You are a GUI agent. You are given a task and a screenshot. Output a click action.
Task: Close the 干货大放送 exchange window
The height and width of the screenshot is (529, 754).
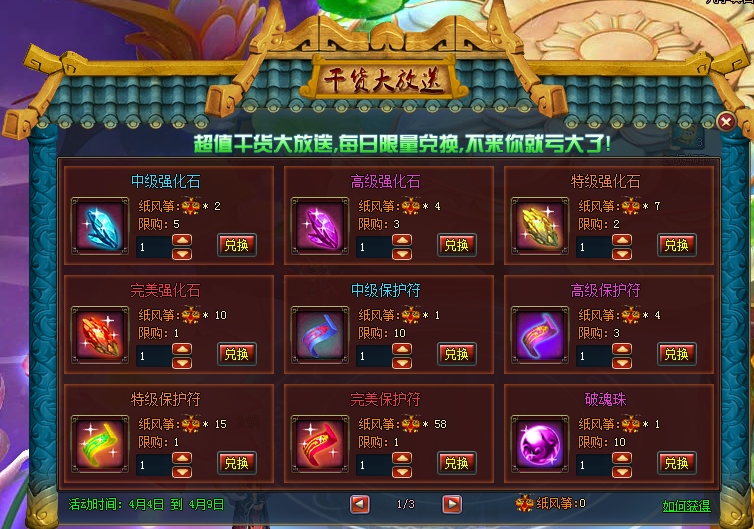point(726,121)
